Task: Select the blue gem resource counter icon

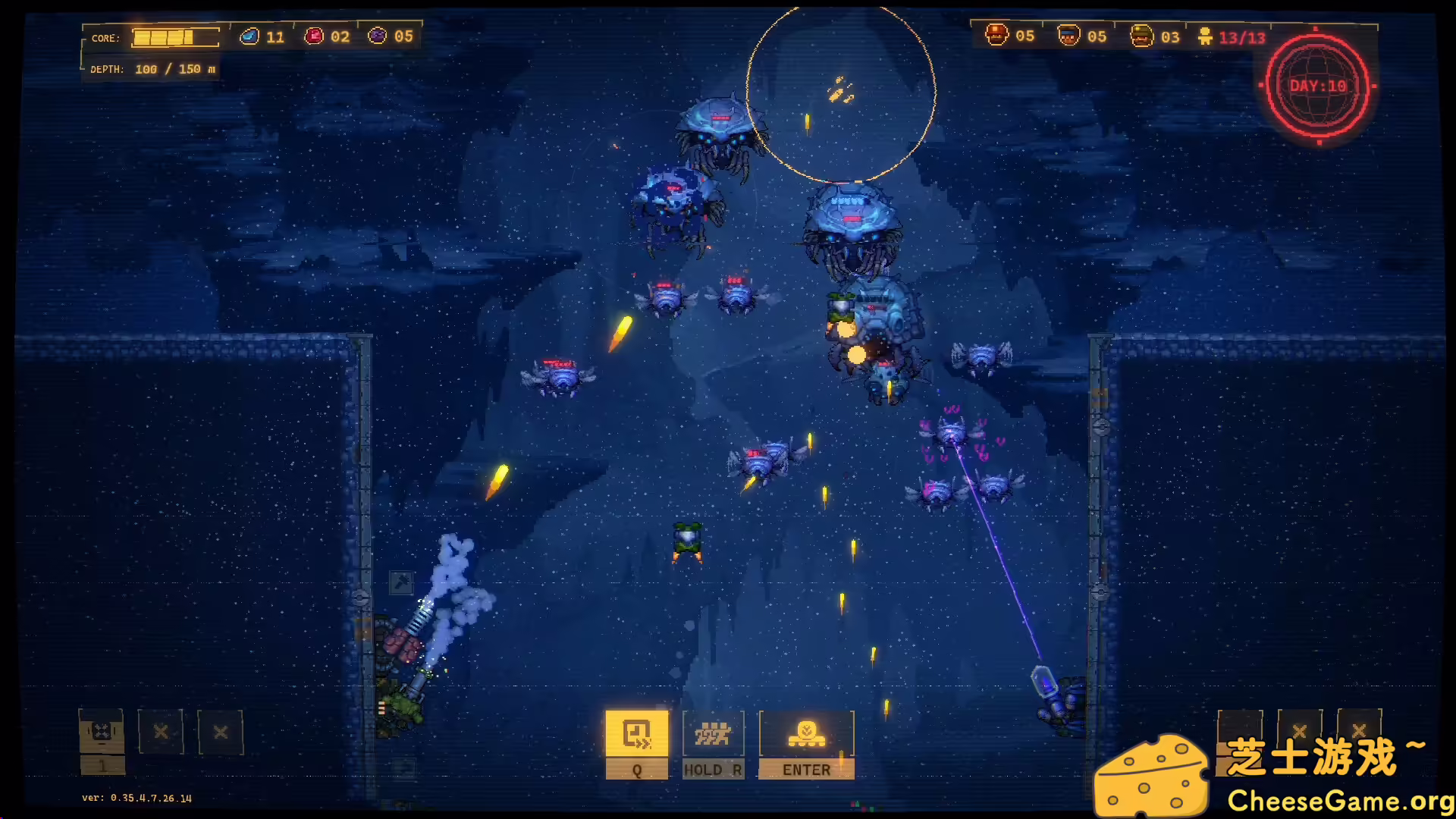Action: pyautogui.click(x=249, y=35)
